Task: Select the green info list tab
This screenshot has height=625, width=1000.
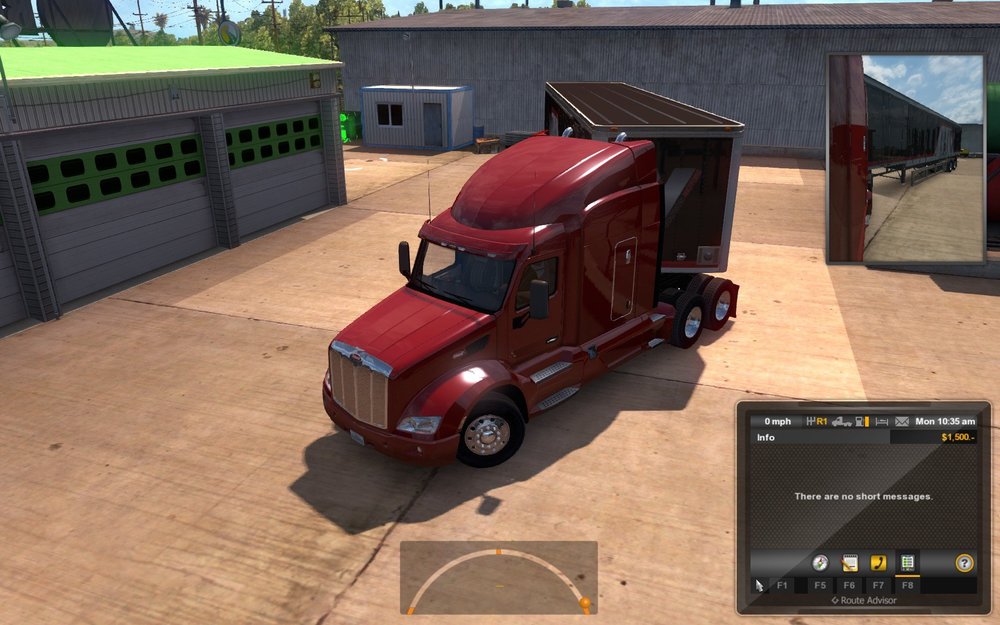Action: point(907,563)
